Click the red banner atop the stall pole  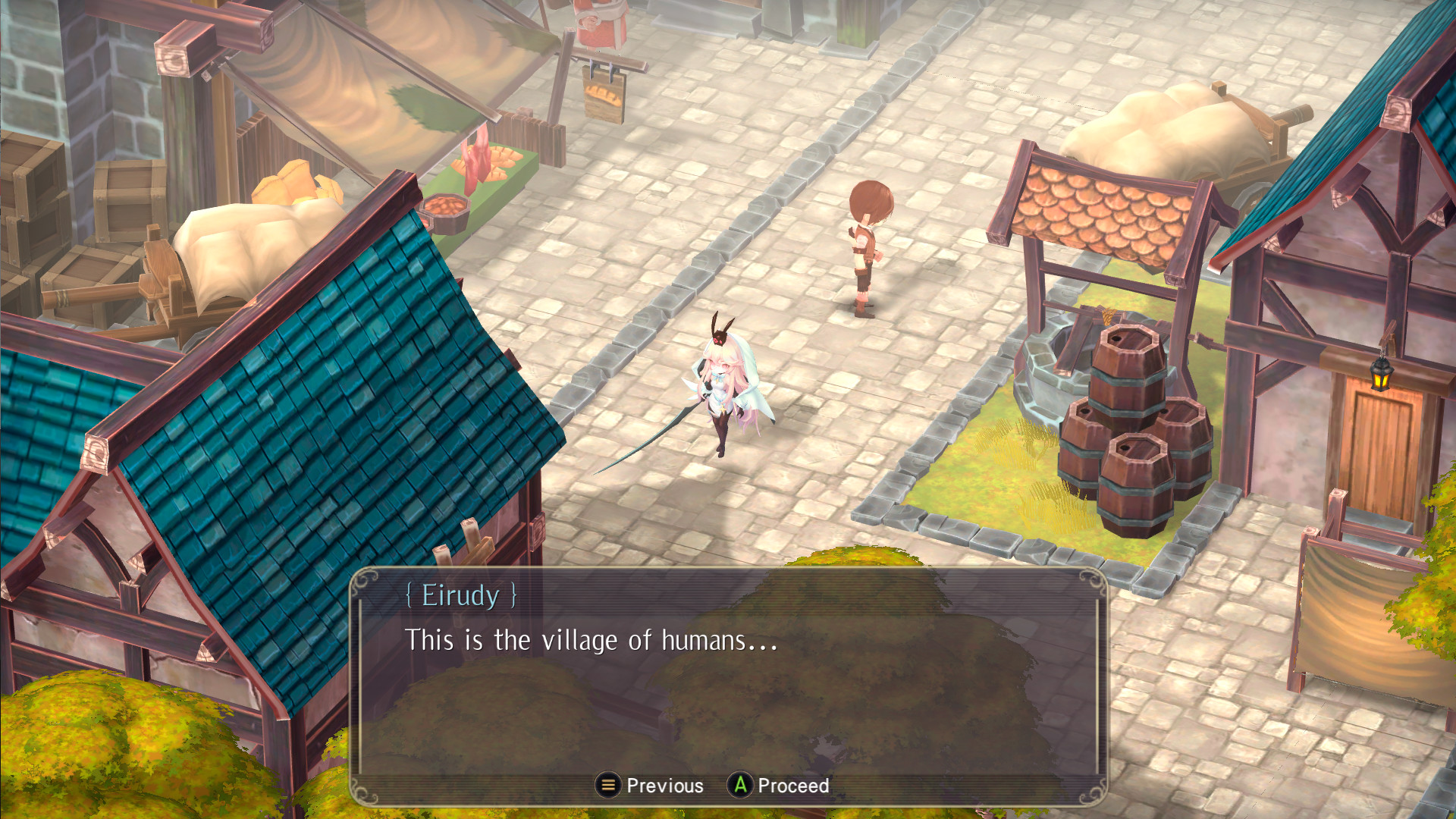tap(597, 23)
